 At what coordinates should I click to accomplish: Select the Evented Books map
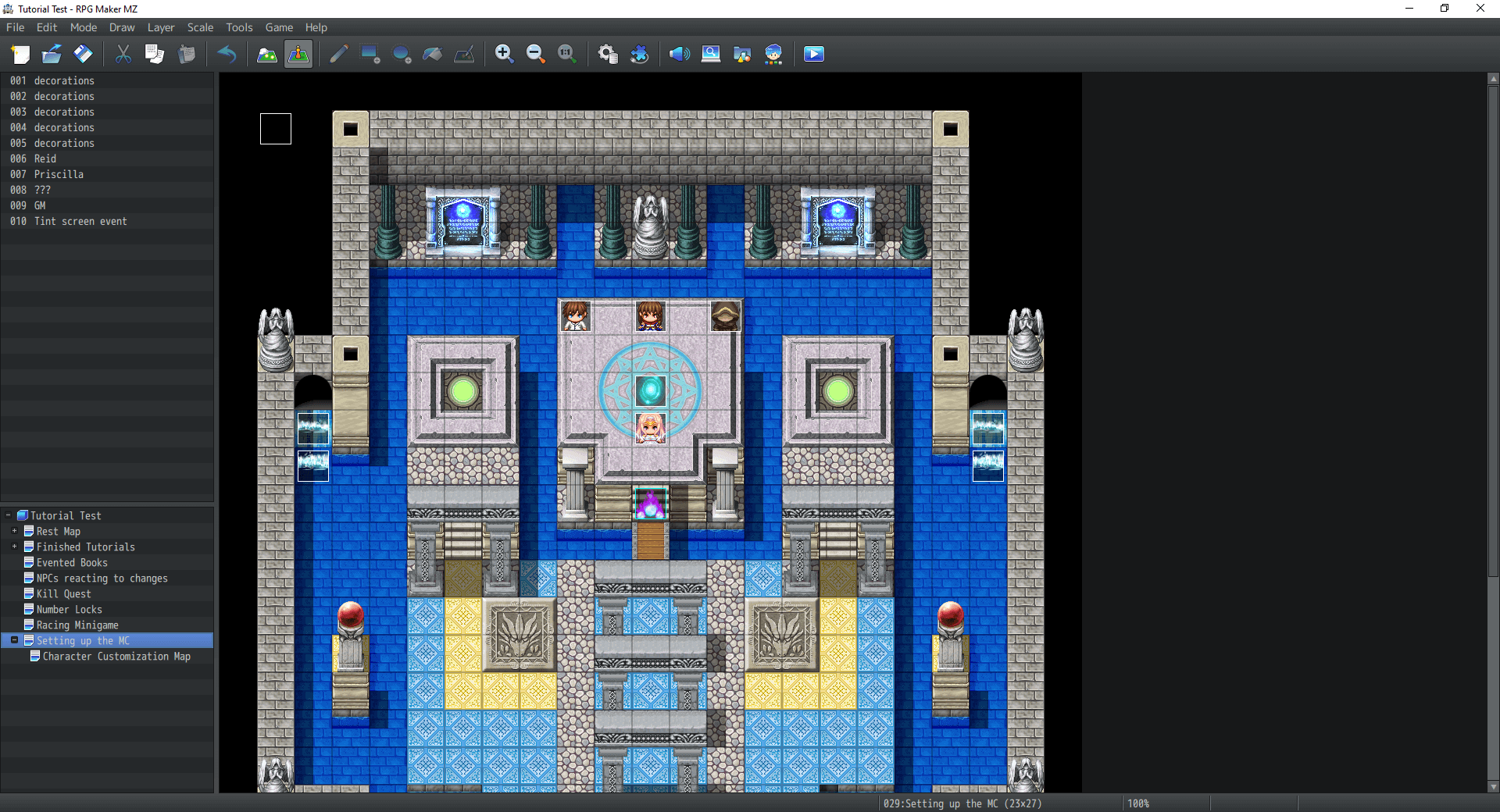pos(72,563)
